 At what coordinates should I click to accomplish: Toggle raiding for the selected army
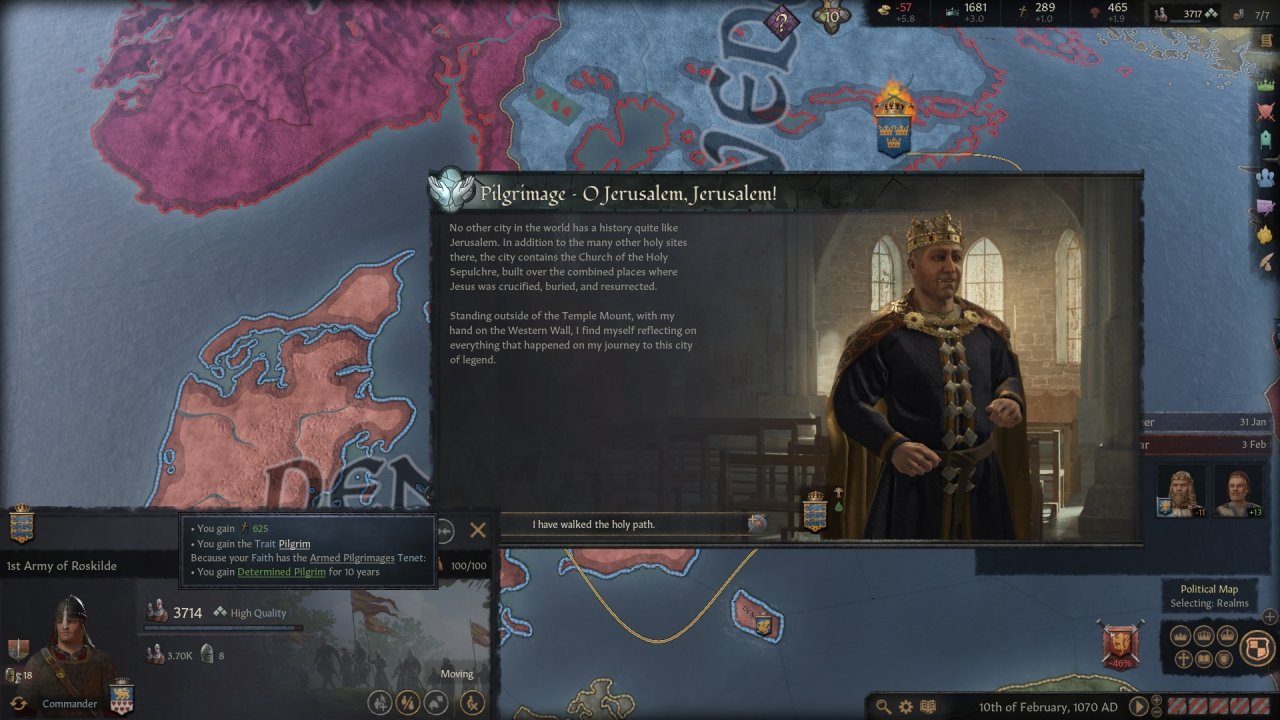tap(406, 701)
